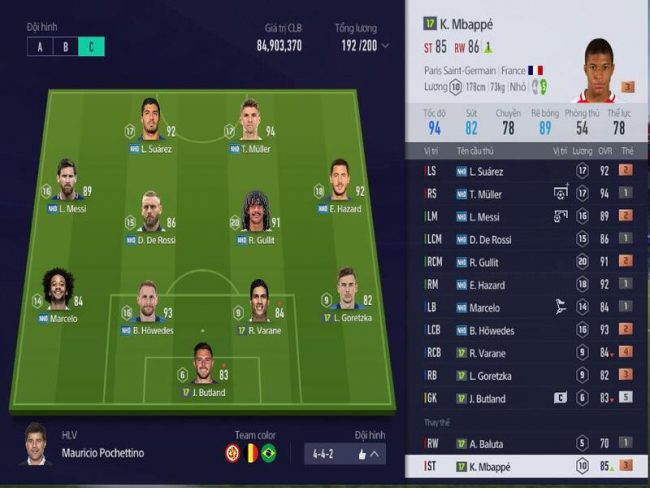The width and height of the screenshot is (650, 488).
Task: Click manager Mauricio Pochettino's portrait
Action: coord(36,445)
